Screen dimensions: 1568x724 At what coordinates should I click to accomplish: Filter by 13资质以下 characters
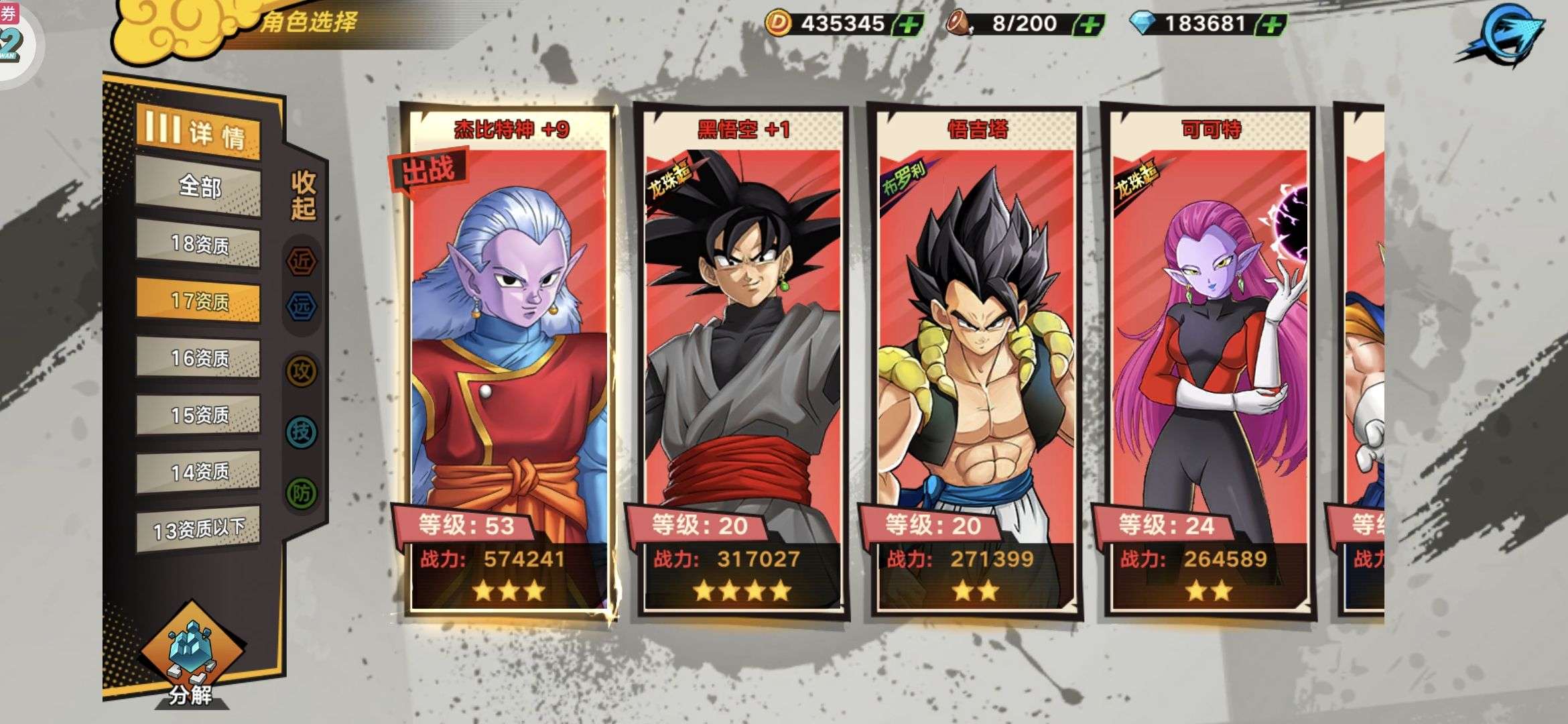pyautogui.click(x=198, y=530)
